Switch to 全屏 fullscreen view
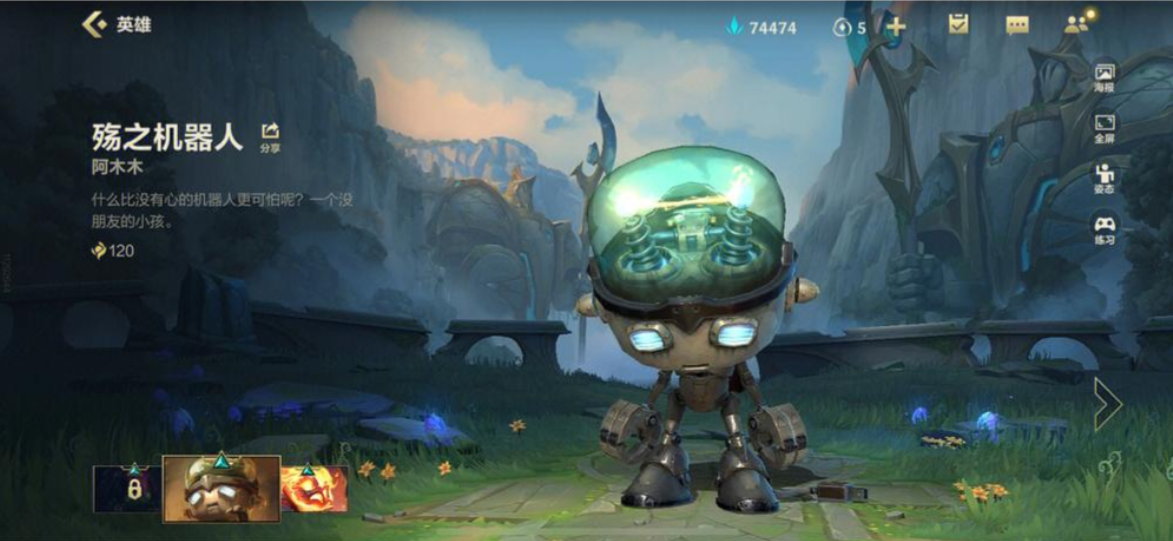1173x541 pixels. [x=1104, y=128]
